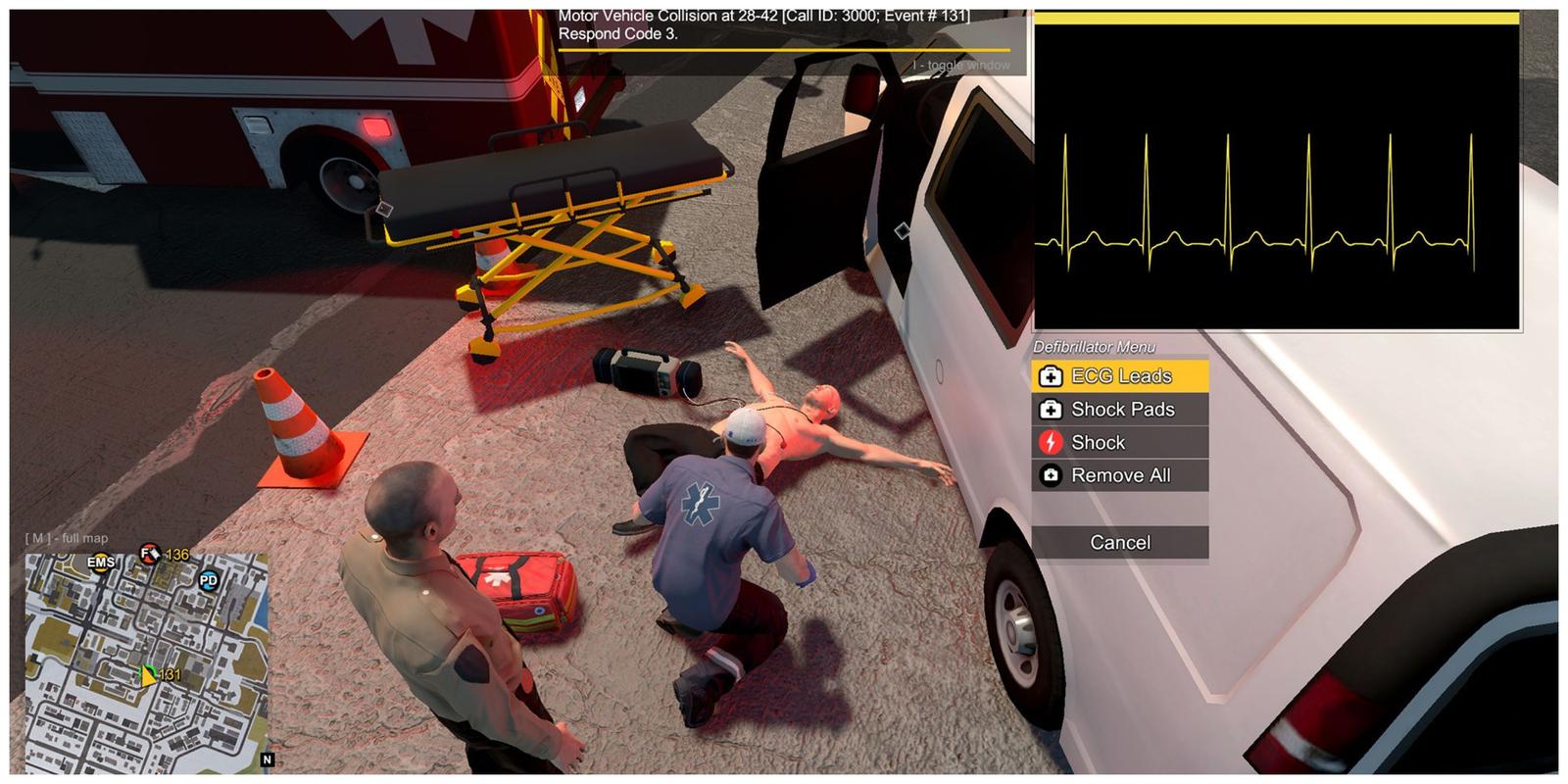The width and height of the screenshot is (1568, 784).
Task: Choose the Shock Pads option
Action: tap(1120, 410)
